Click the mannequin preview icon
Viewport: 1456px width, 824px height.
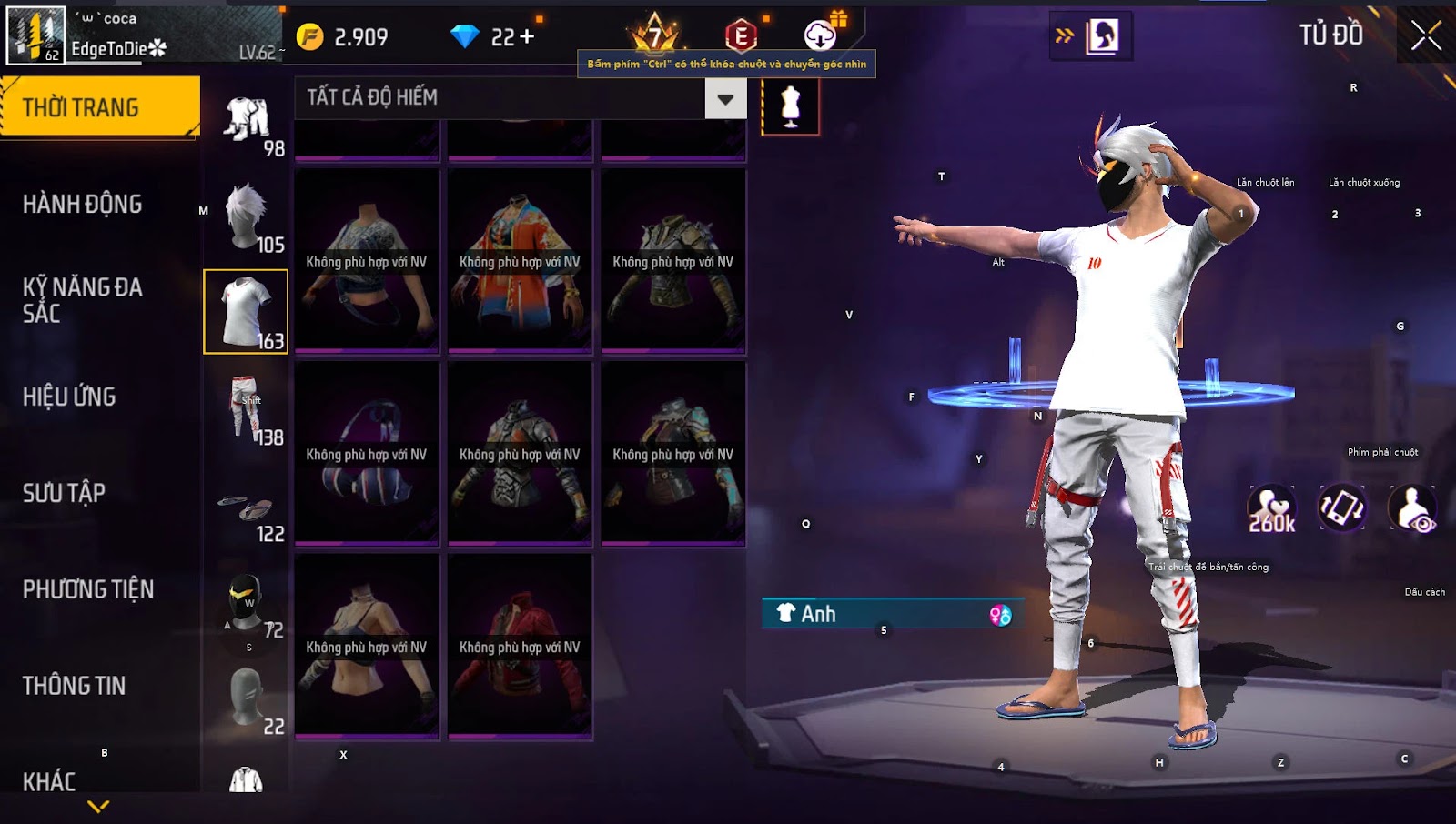[790, 106]
